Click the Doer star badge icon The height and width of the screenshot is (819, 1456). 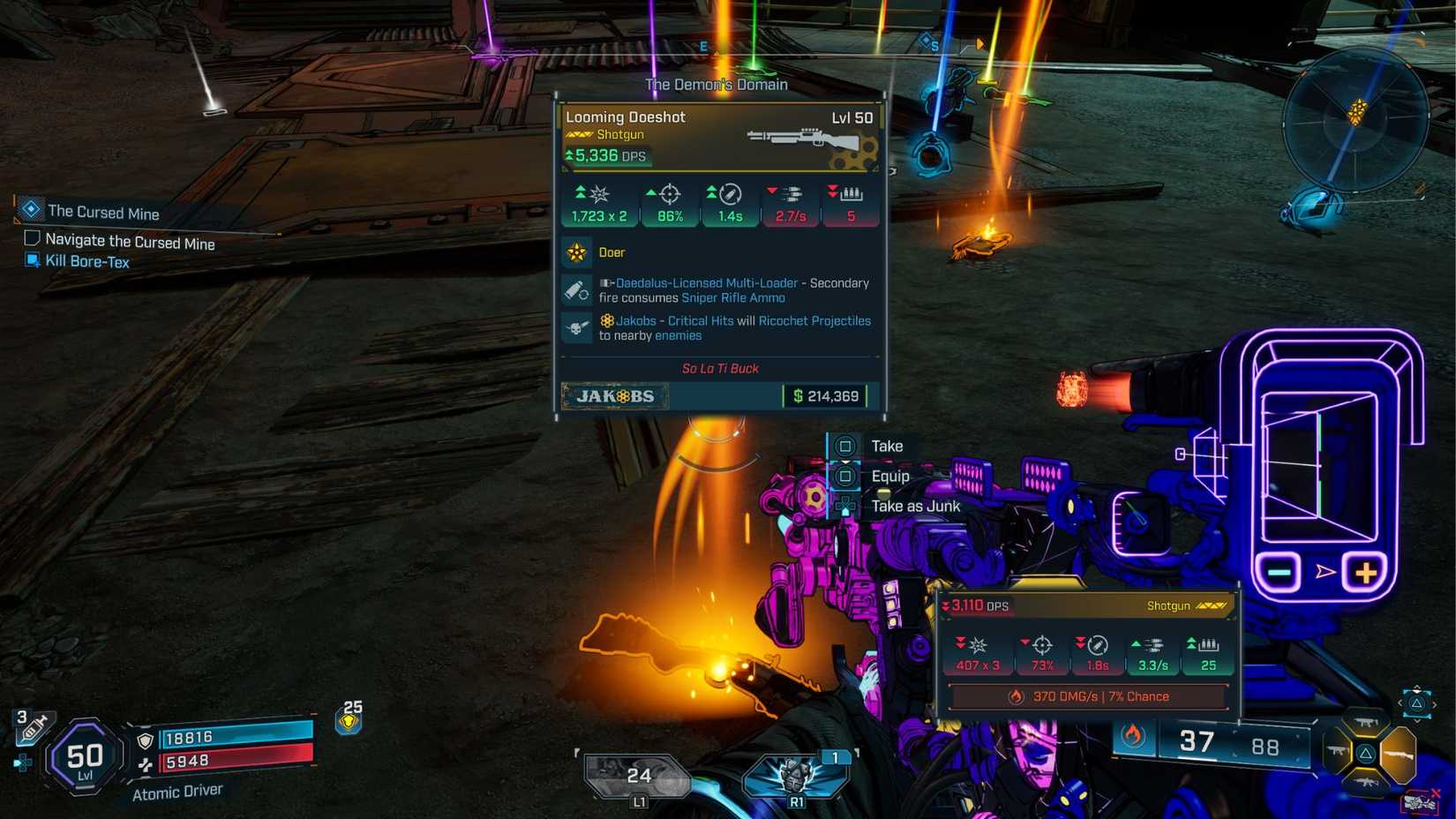coord(578,252)
